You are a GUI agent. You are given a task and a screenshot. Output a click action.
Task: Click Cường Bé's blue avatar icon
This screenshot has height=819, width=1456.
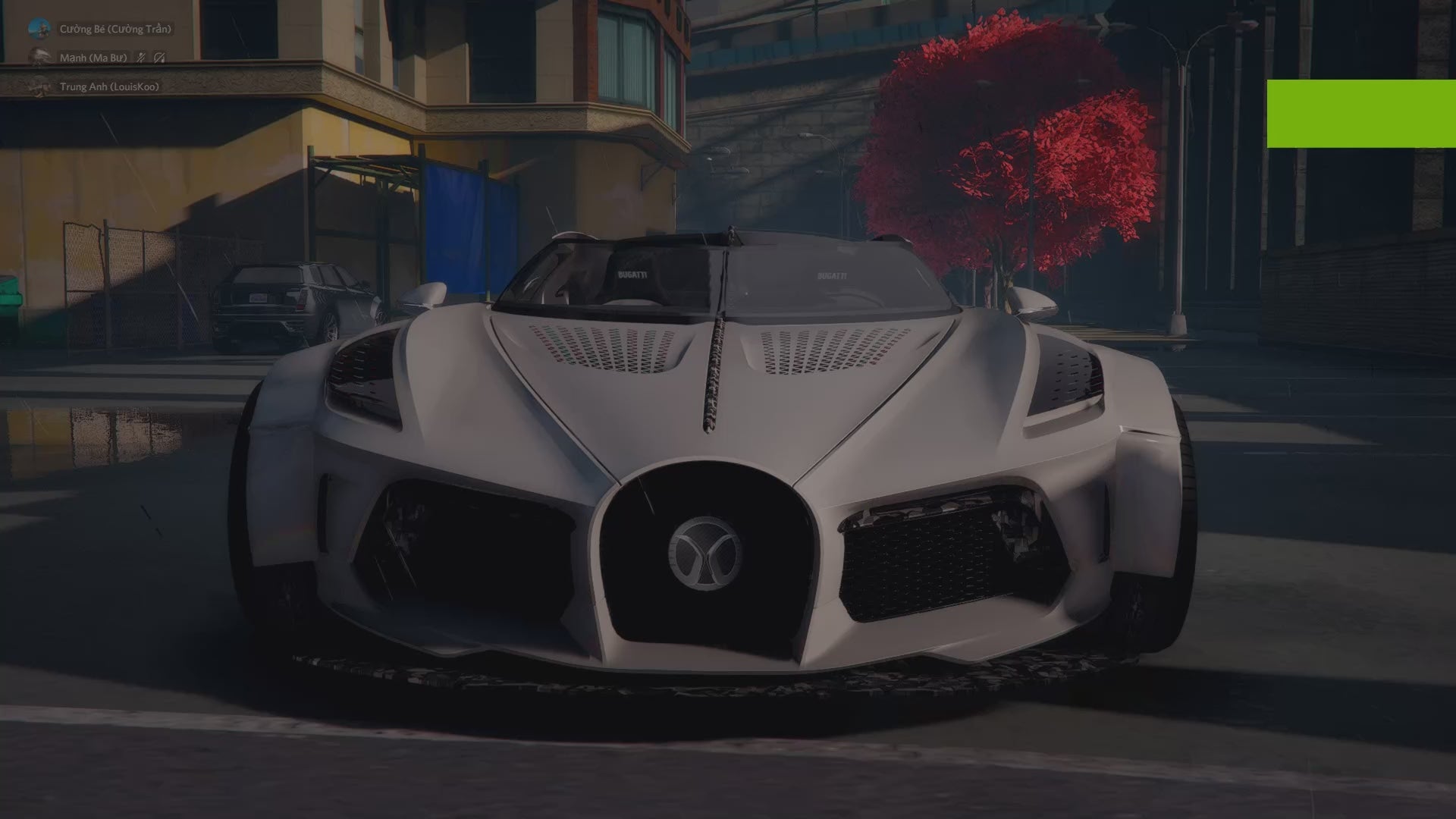[39, 28]
